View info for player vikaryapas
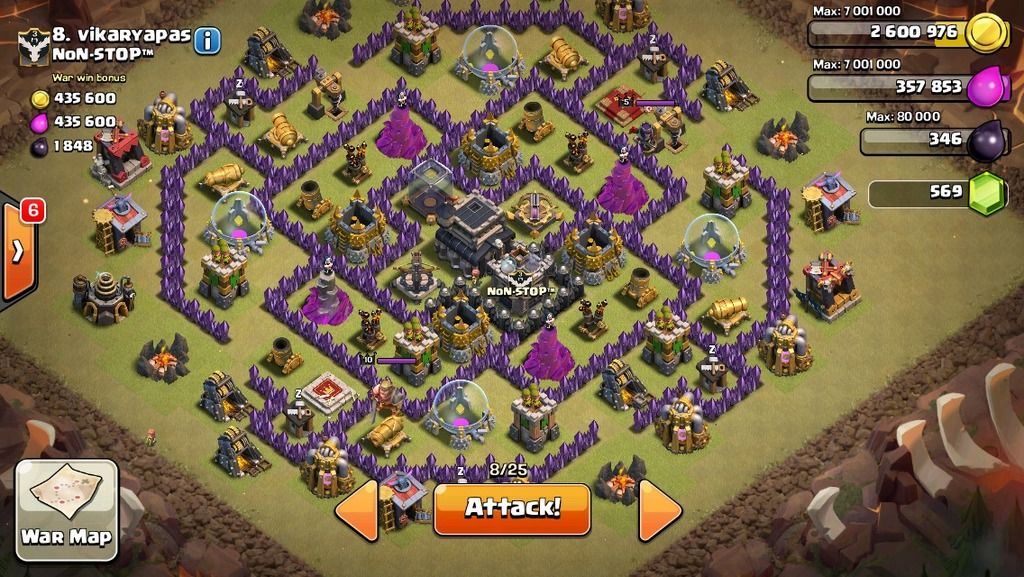This screenshot has height=577, width=1024. point(207,41)
